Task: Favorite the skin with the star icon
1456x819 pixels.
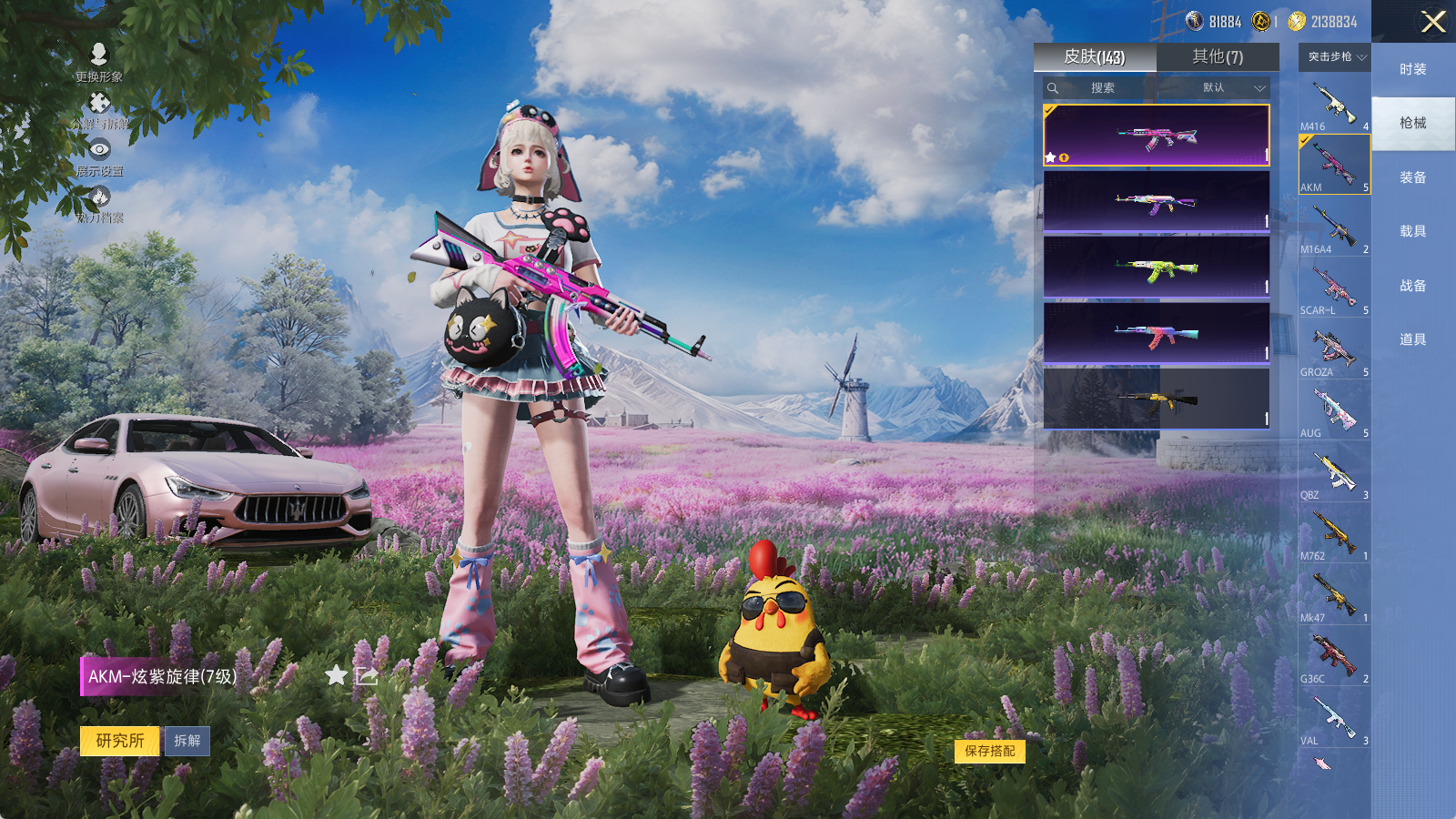Action: [337, 675]
